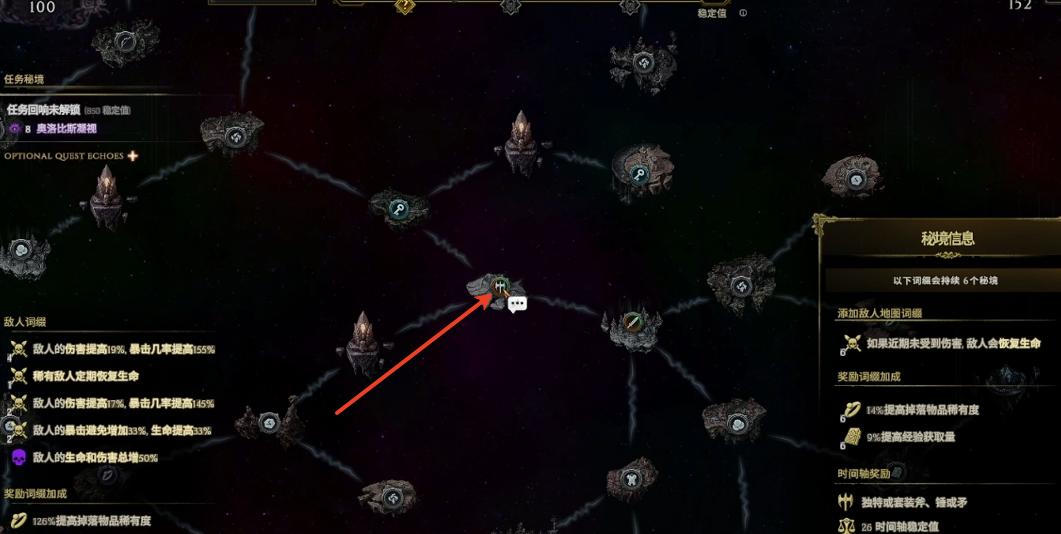Choose the echo node with the sword icon

click(632, 322)
